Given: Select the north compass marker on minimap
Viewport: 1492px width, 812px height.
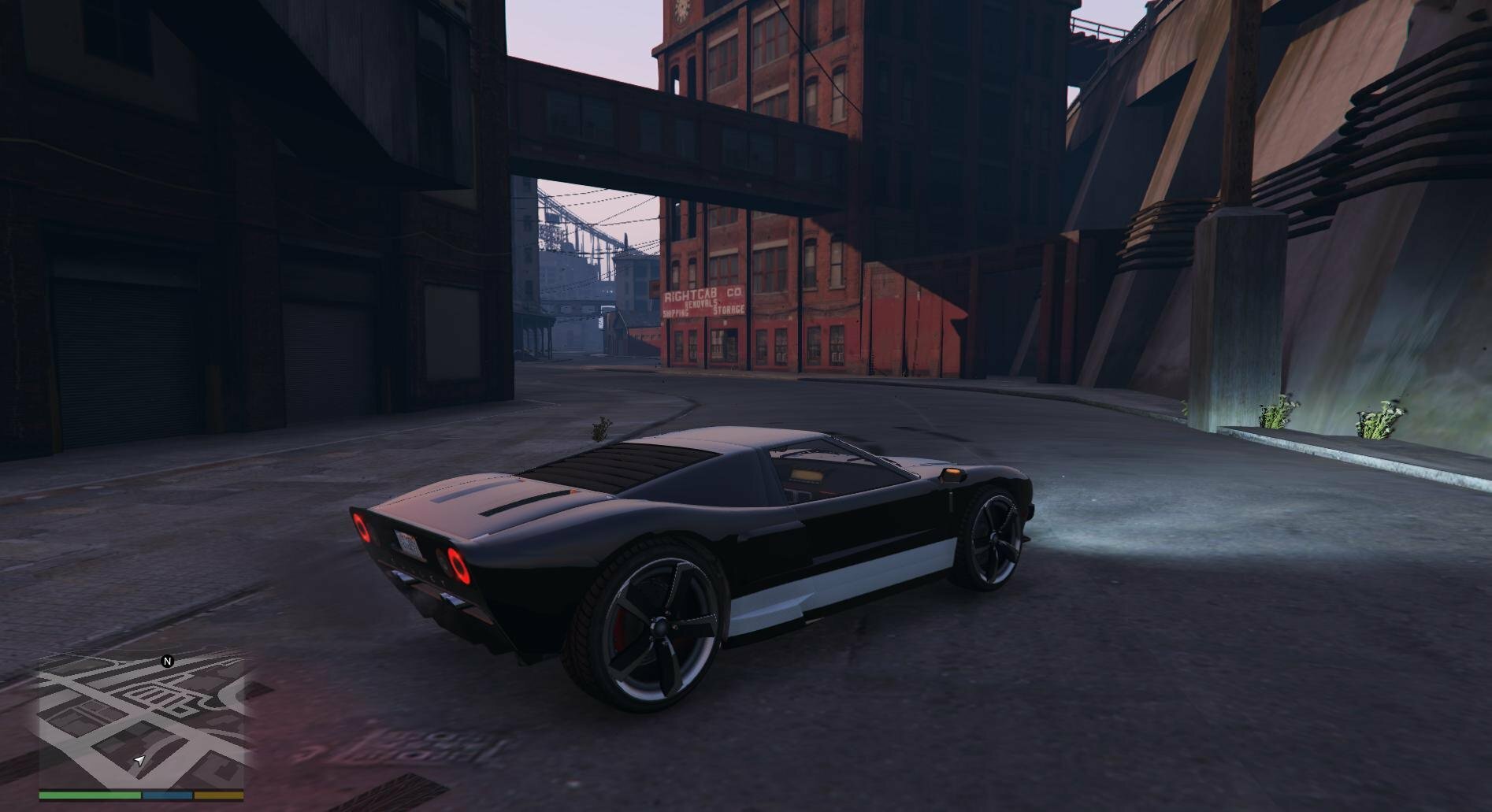Looking at the screenshot, I should [x=167, y=662].
